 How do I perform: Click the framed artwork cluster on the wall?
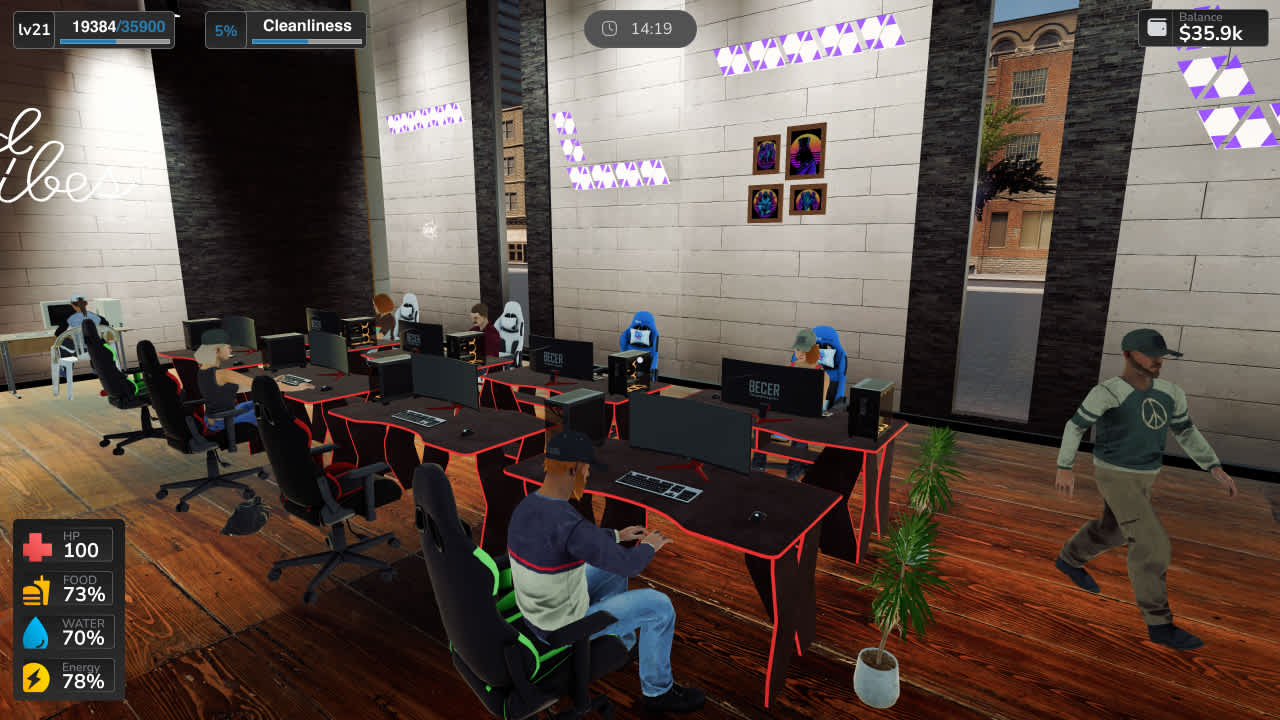(789, 172)
